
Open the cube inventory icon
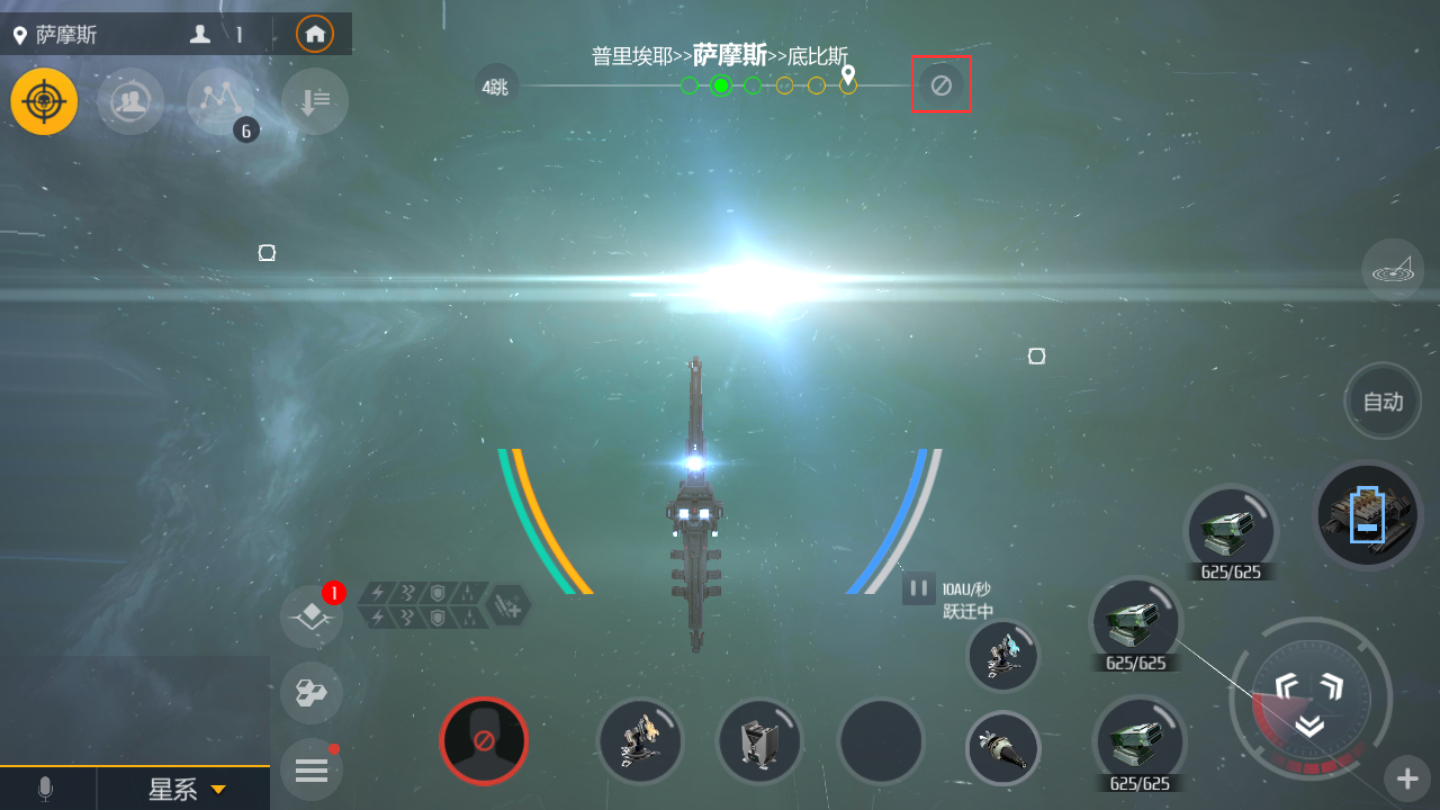point(311,692)
